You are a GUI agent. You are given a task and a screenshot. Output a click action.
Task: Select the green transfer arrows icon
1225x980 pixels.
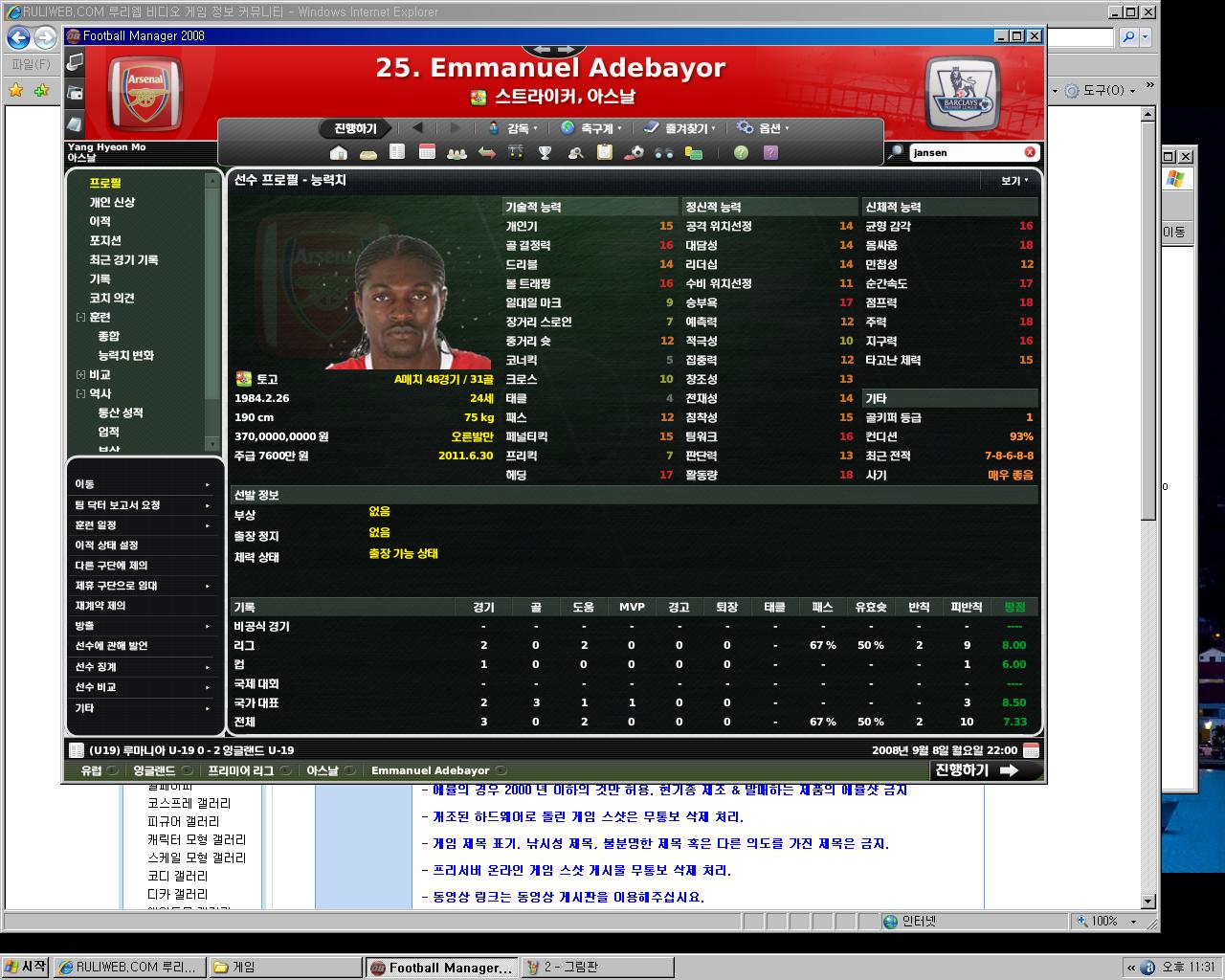pyautogui.click(x=486, y=153)
